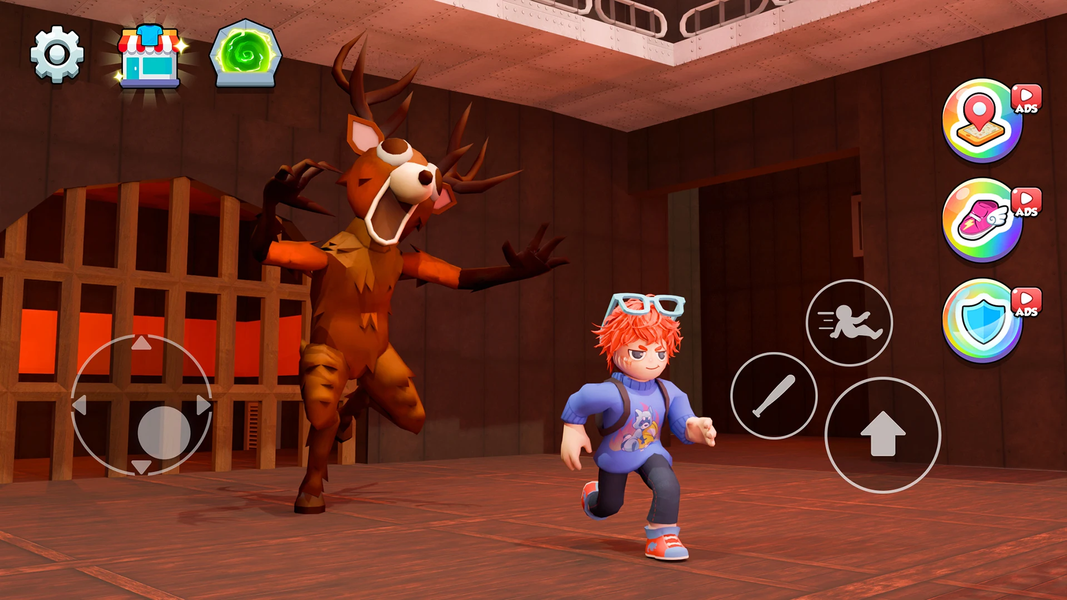Activate the blue shield protection boost
The image size is (1067, 600).
click(982, 320)
